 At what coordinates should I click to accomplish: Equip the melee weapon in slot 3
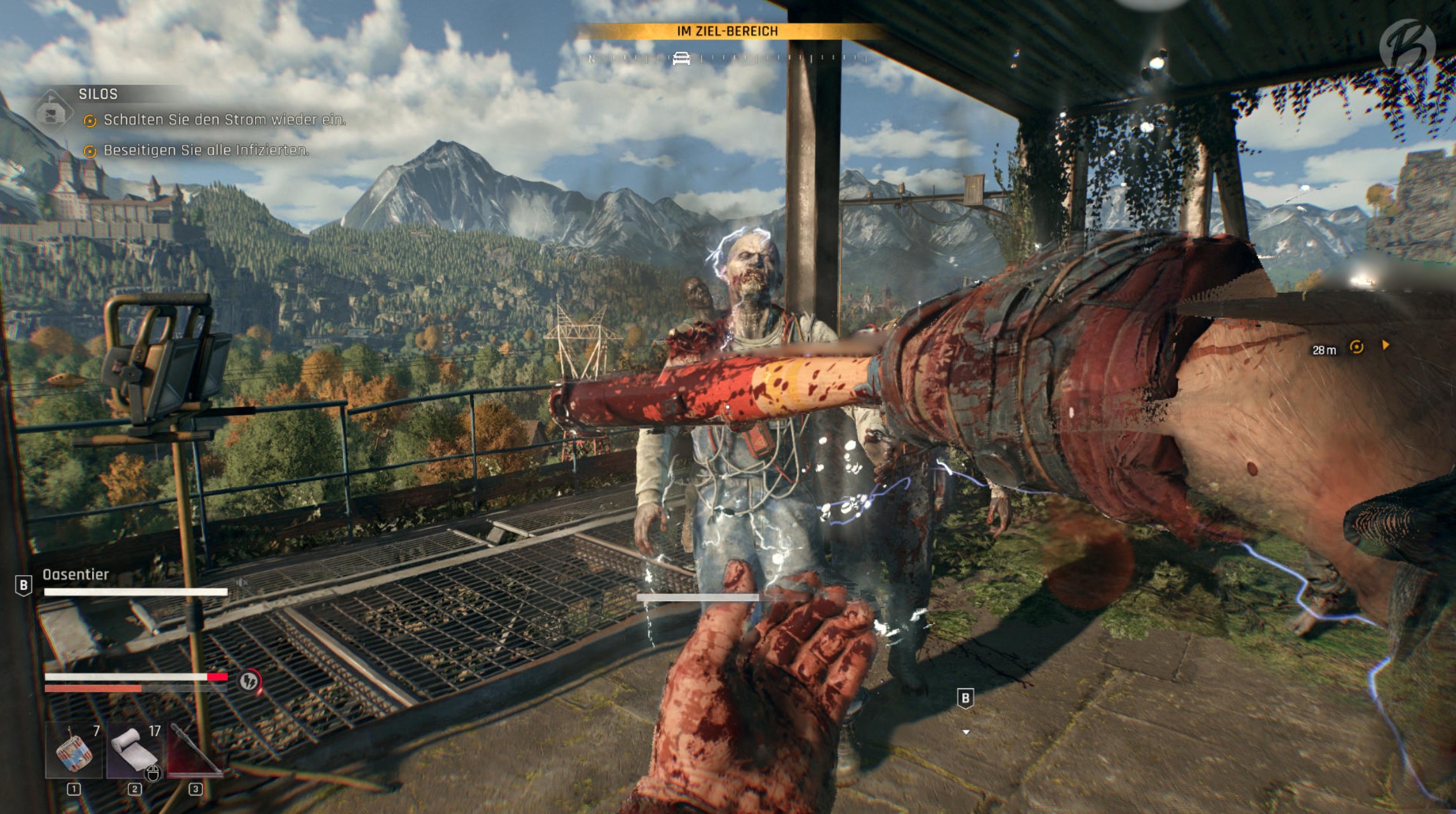[x=194, y=752]
